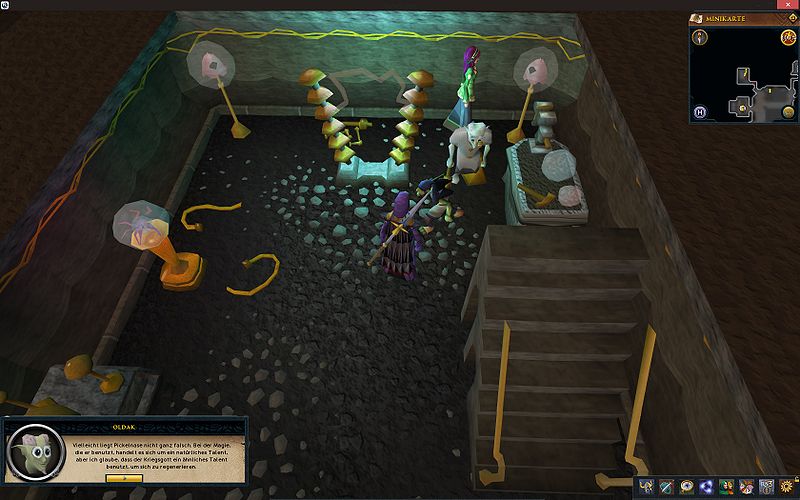Screen dimensions: 800x500
Task: Open the RS3 icon on the ribbon
Action: 767,487
